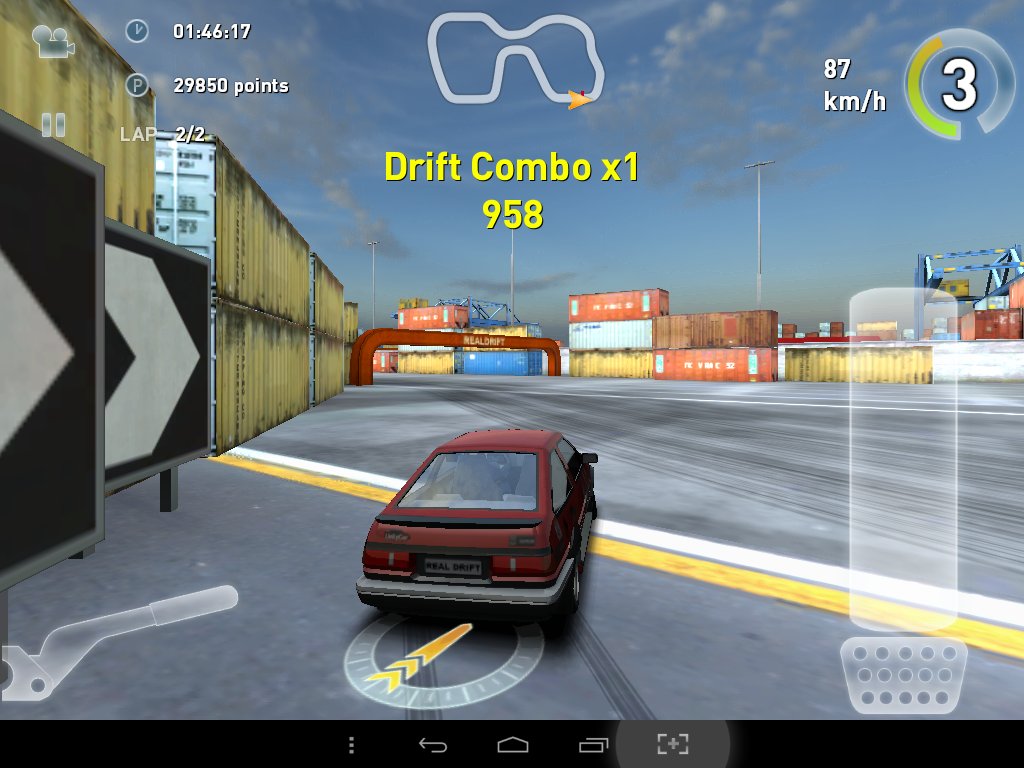Click the track outline minimap
The height and width of the screenshot is (768, 1024).
coord(516,61)
